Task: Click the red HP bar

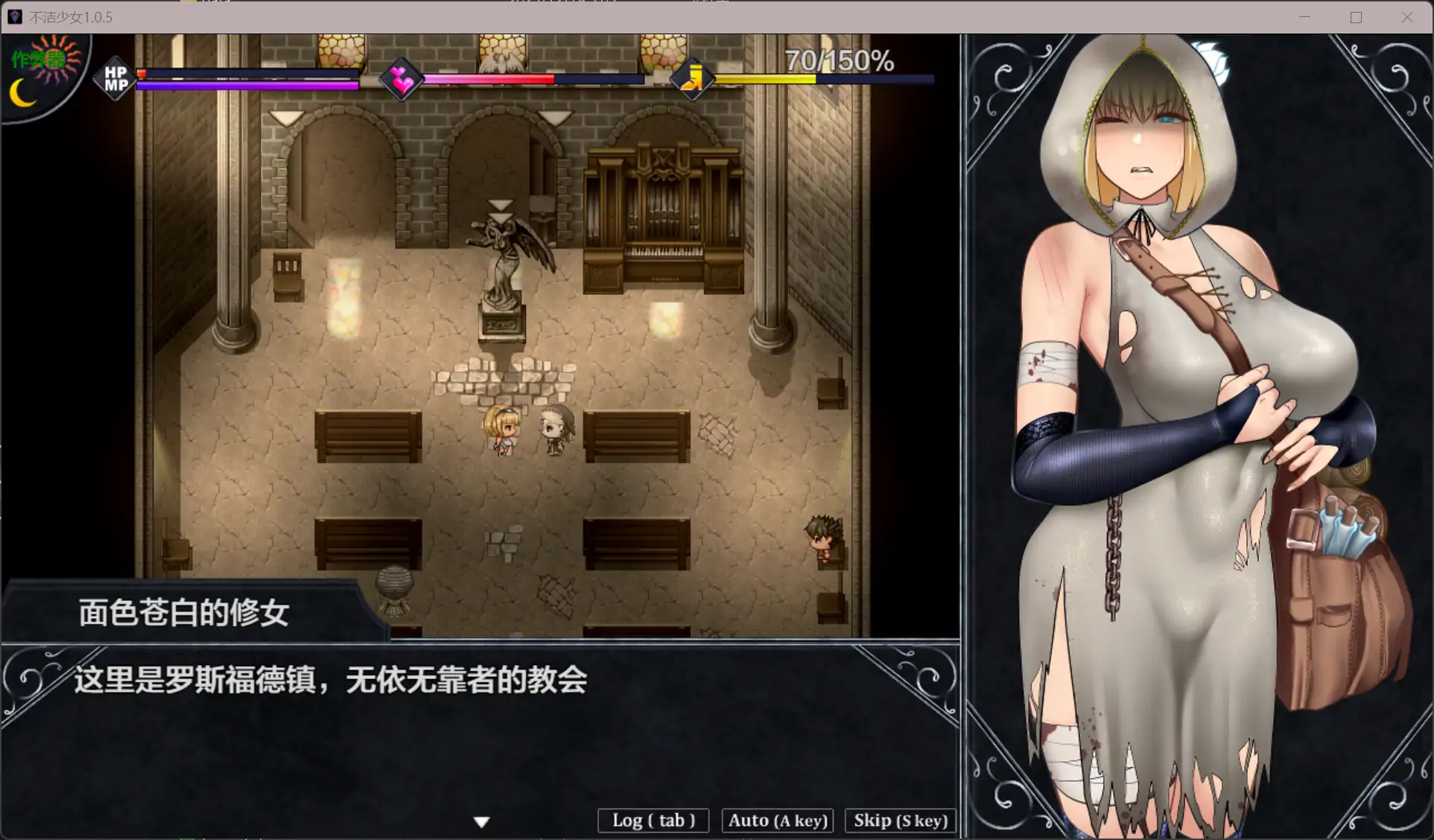Action: point(246,74)
